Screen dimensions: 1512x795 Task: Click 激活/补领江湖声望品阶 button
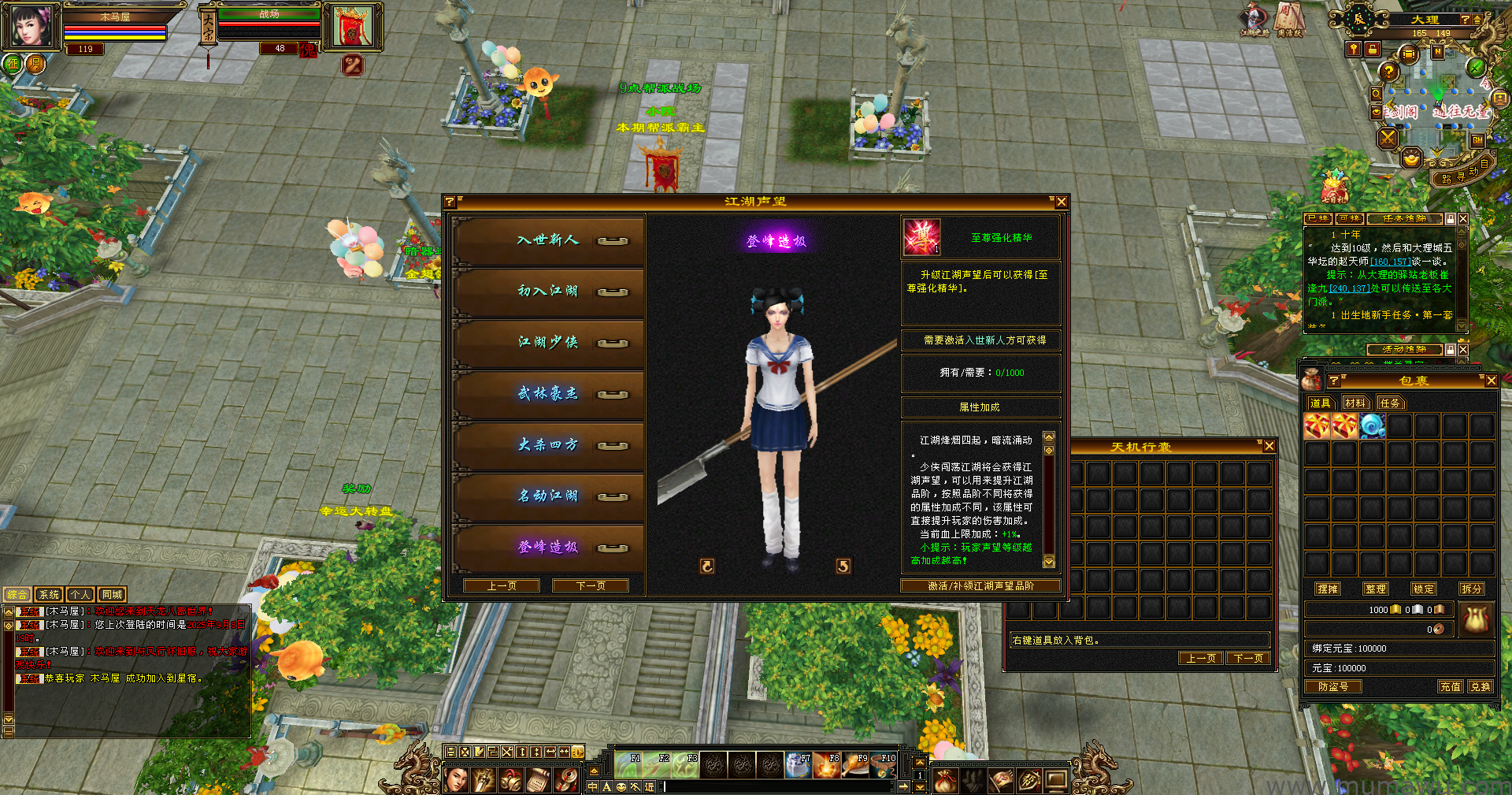click(x=980, y=586)
